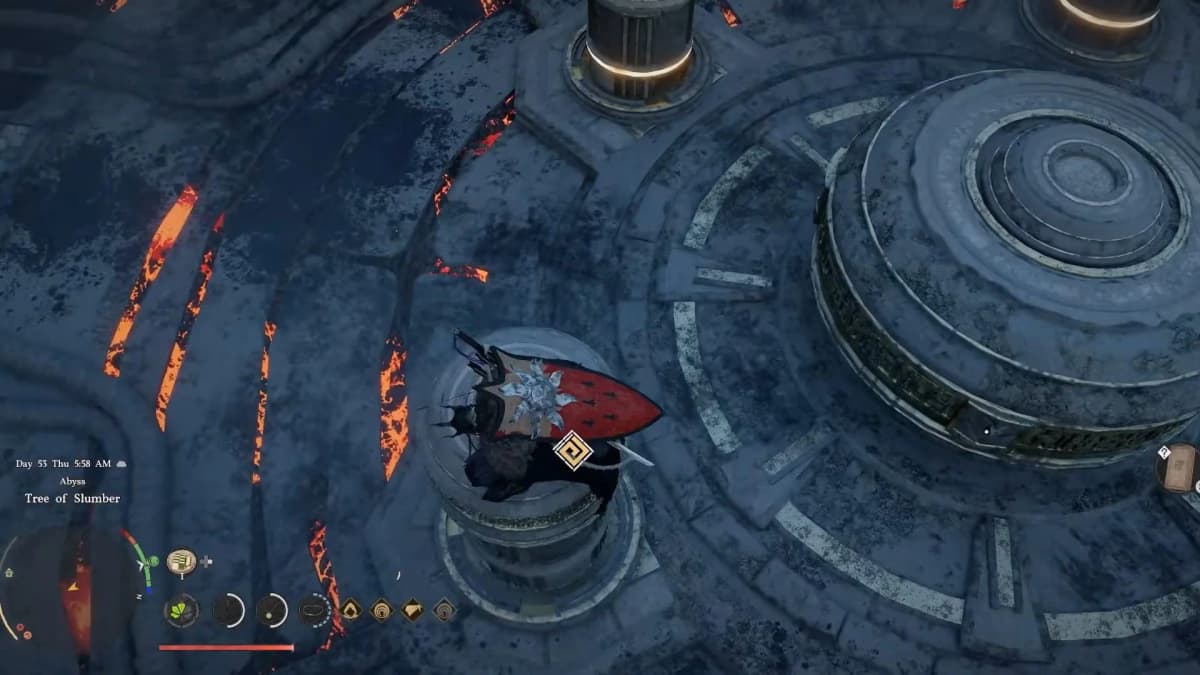
Task: Activate the blue dotted ring skill
Action: click(315, 610)
